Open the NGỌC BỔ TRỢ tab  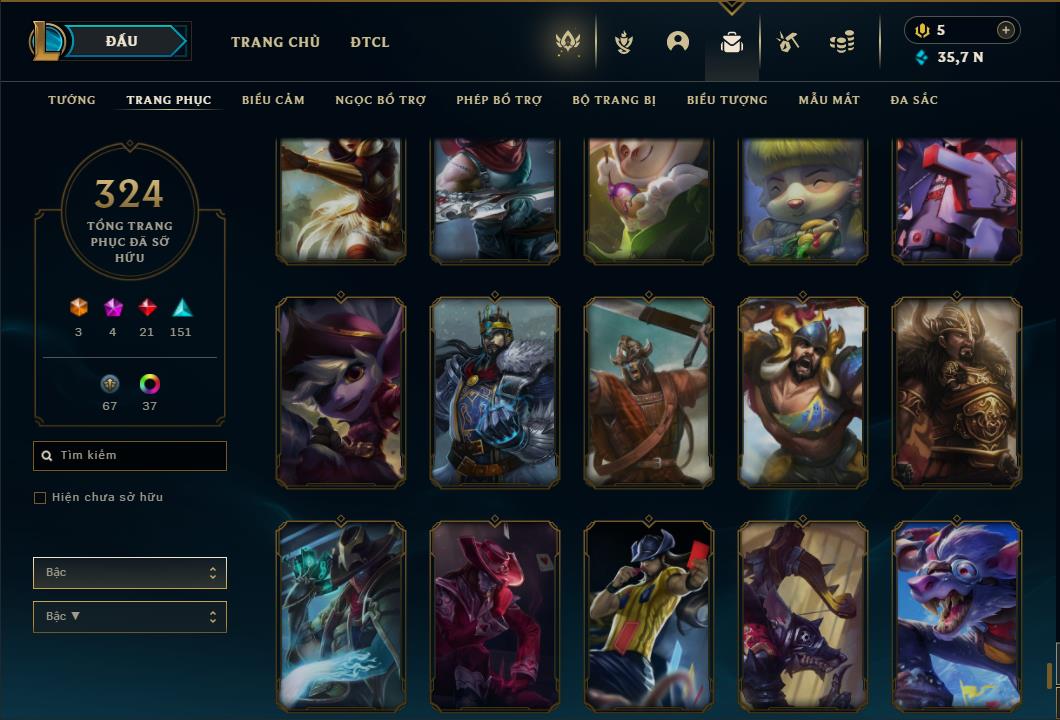(380, 100)
